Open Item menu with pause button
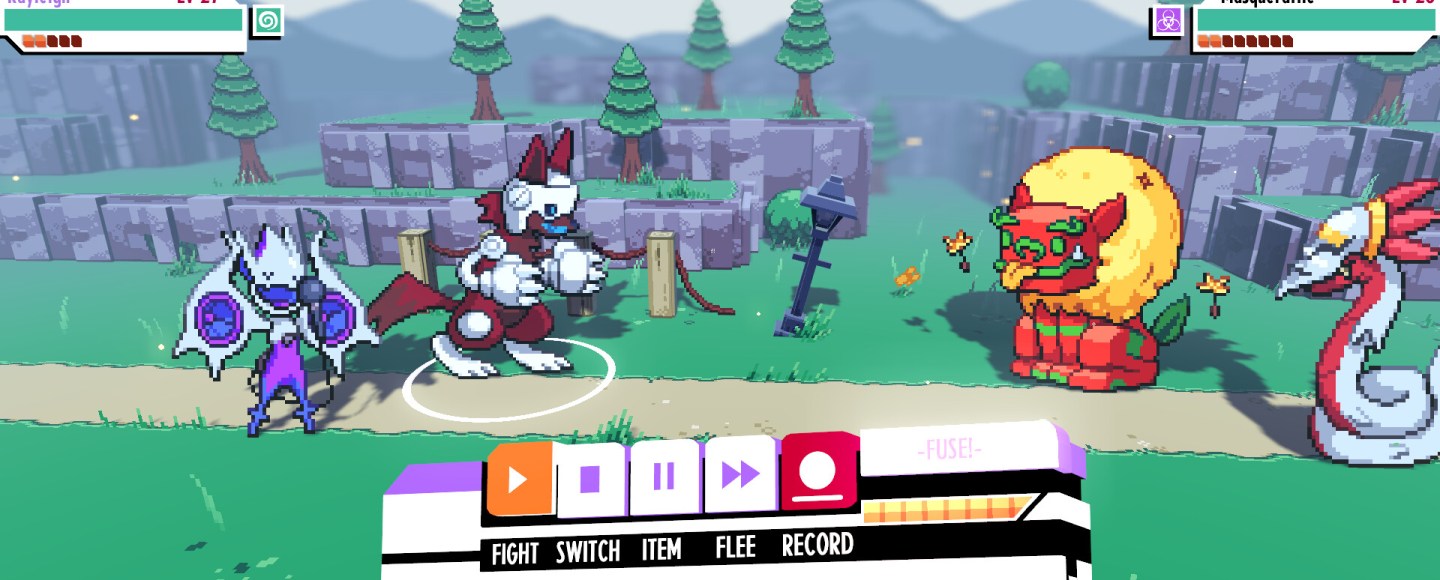The image size is (1440, 580). pos(664,477)
